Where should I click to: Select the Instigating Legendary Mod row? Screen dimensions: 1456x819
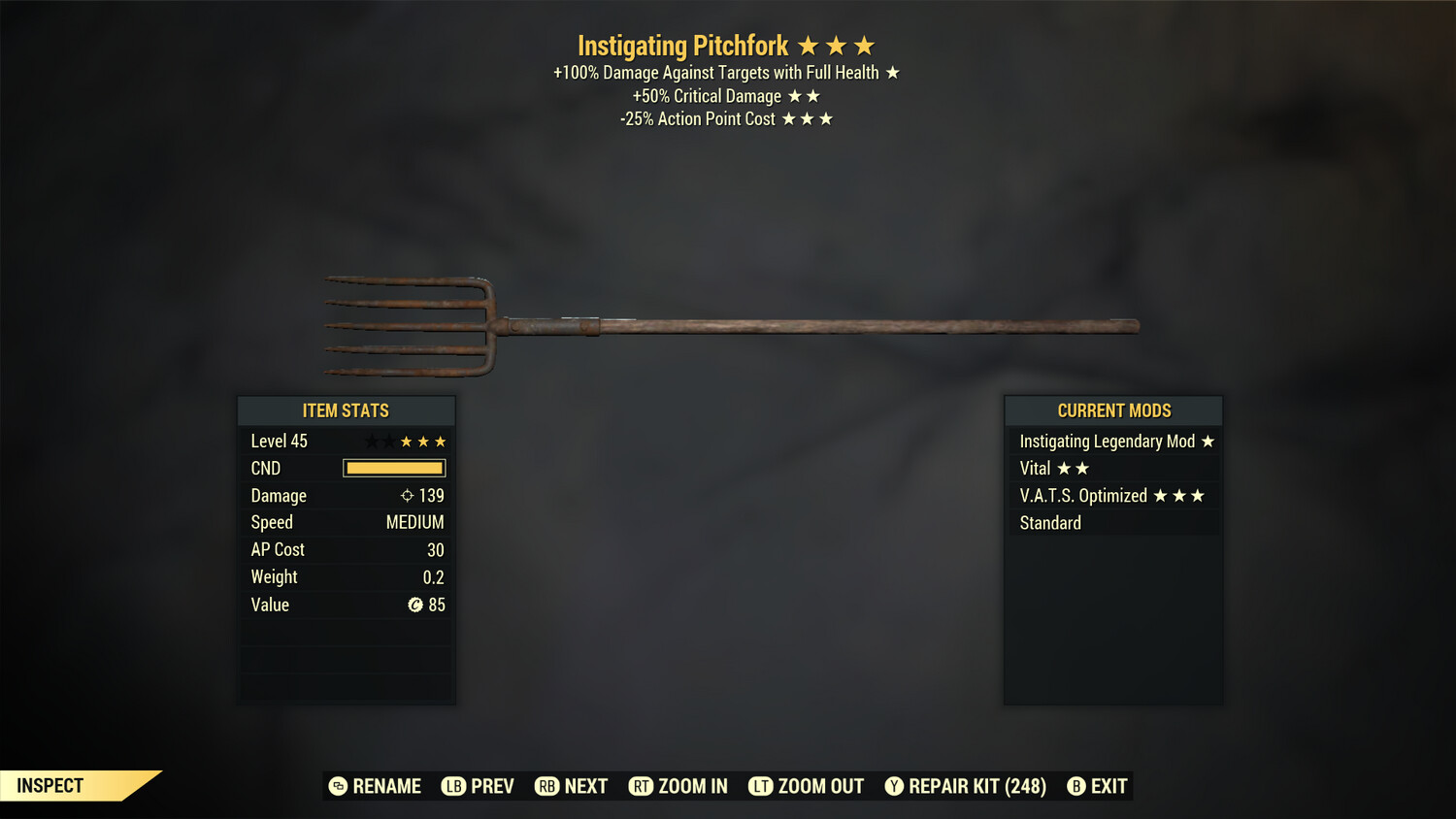pyautogui.click(x=1113, y=442)
